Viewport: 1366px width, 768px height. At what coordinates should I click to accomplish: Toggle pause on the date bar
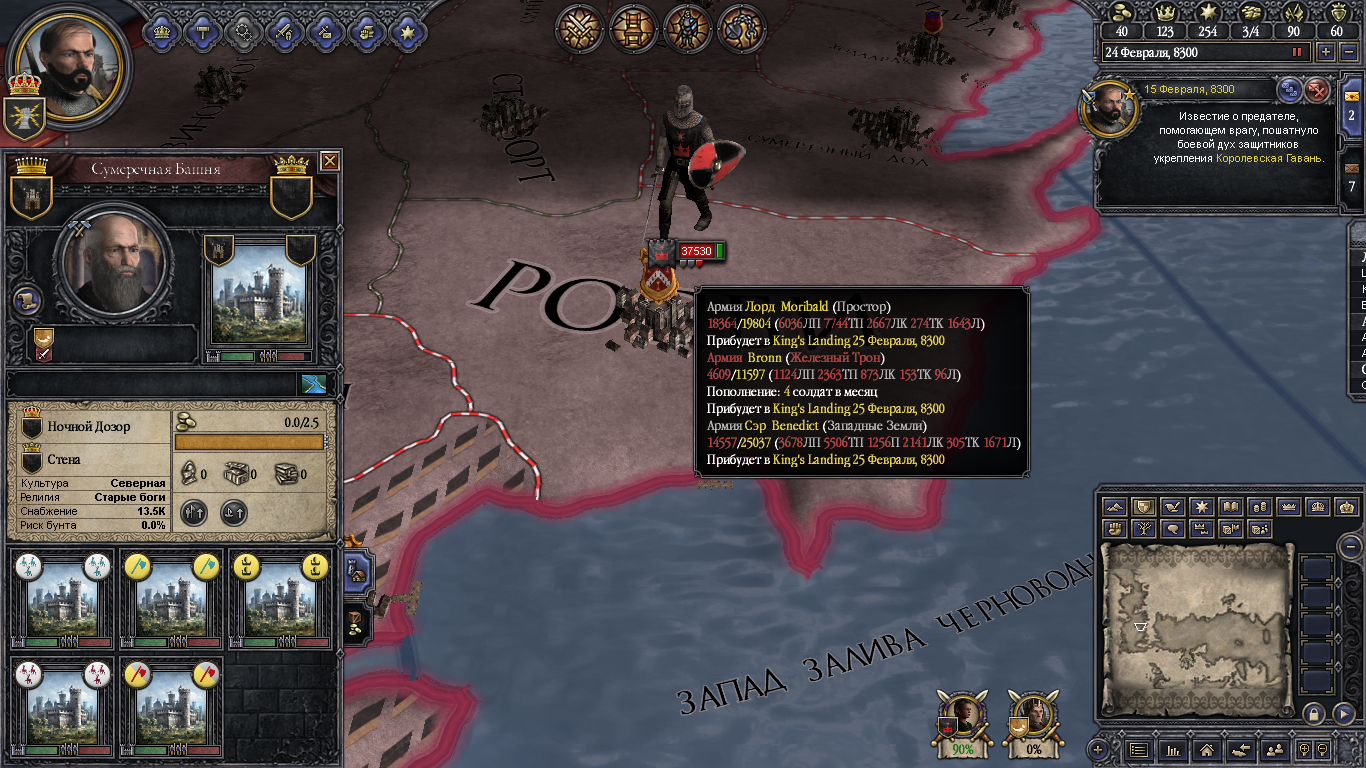click(1298, 52)
